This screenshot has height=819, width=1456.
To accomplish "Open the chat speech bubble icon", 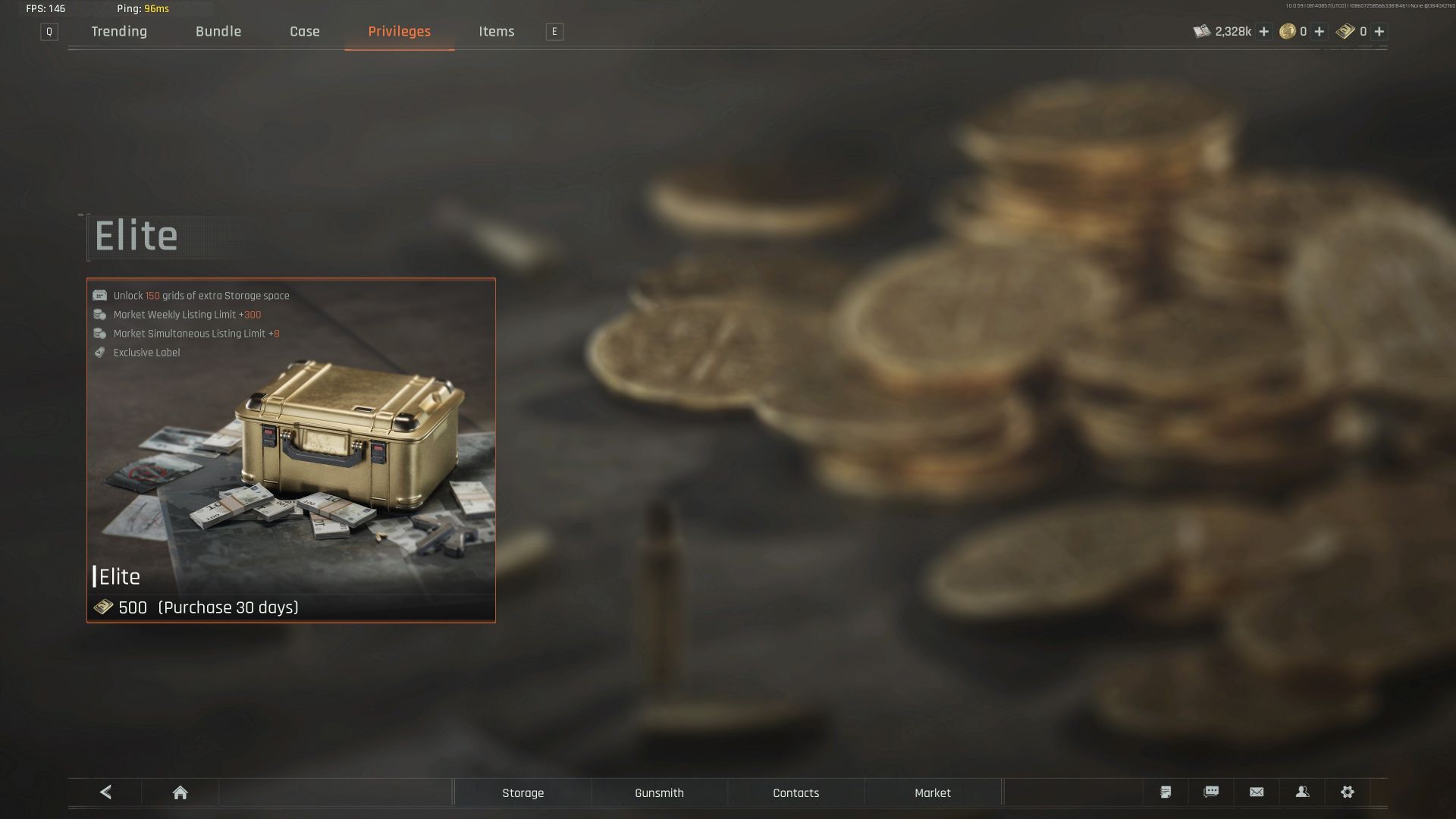I will pyautogui.click(x=1211, y=792).
